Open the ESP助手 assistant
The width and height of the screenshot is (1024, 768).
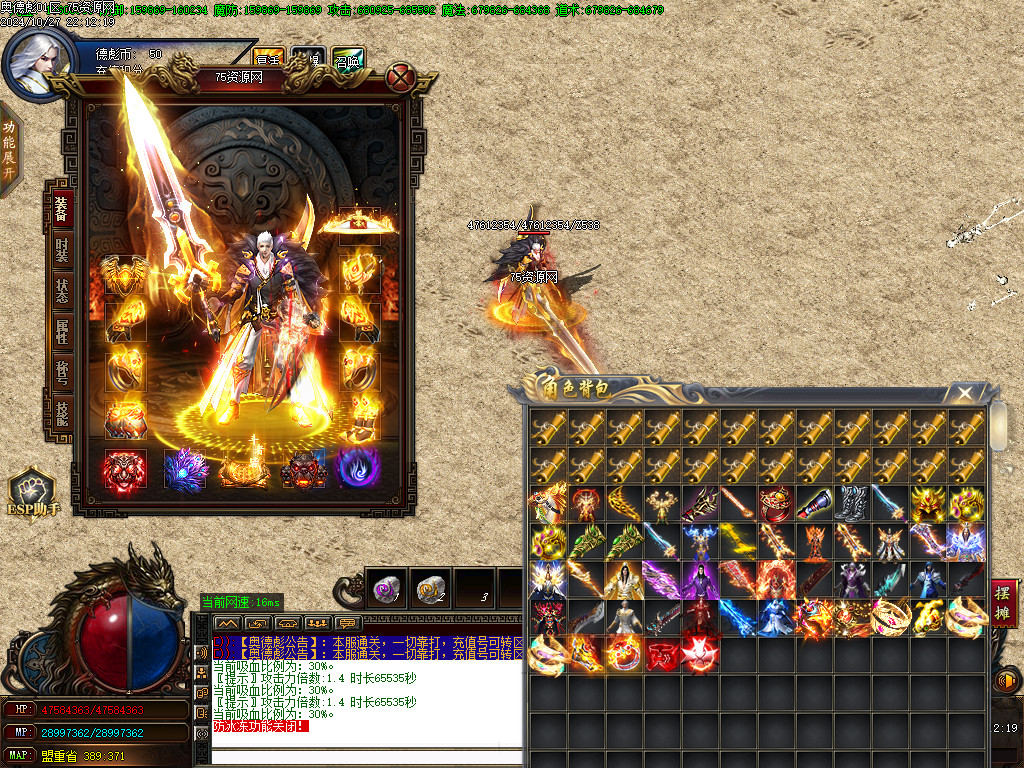(30, 493)
